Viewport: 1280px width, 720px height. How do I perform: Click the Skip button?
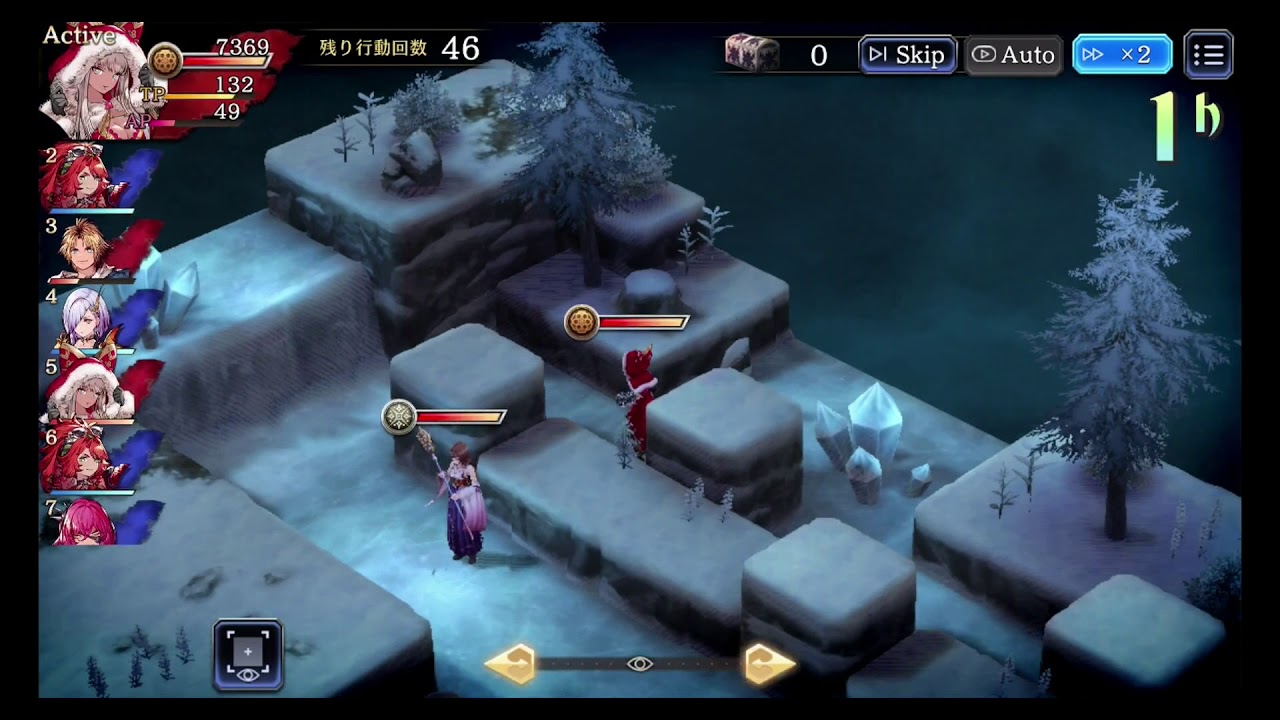click(x=908, y=55)
